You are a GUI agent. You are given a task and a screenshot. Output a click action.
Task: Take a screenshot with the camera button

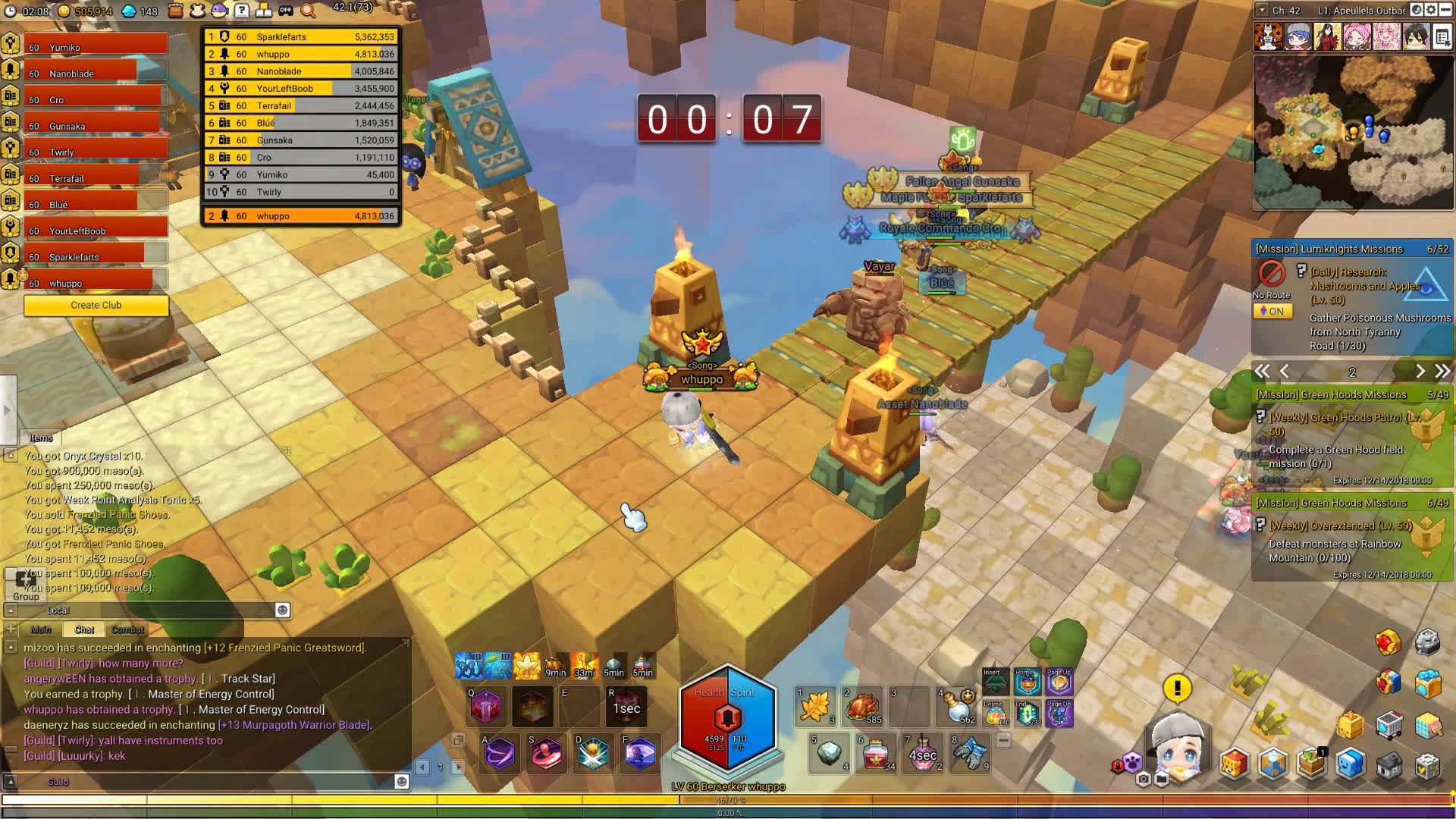1144,779
